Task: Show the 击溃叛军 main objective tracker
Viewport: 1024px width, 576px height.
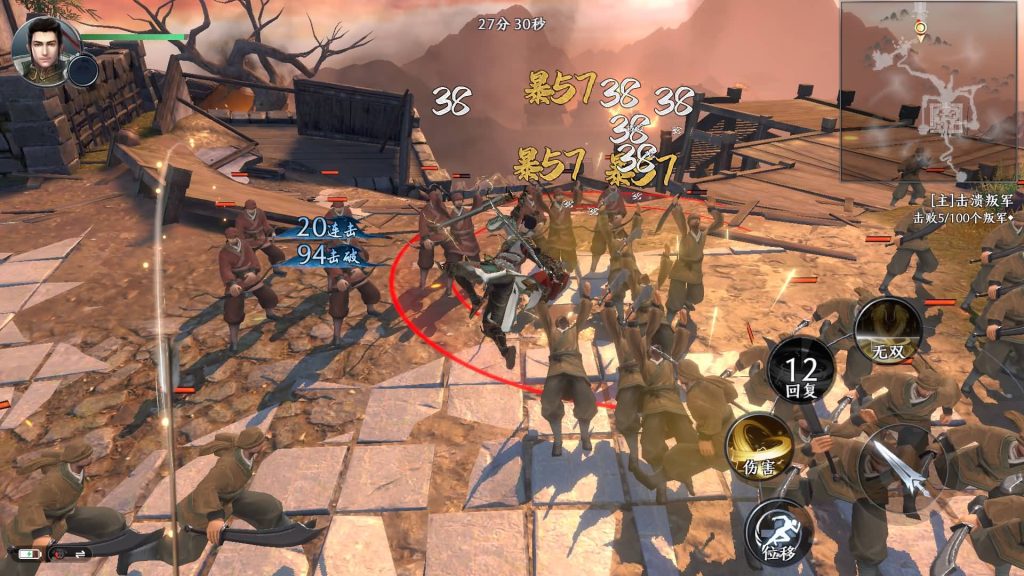Action: (964, 208)
